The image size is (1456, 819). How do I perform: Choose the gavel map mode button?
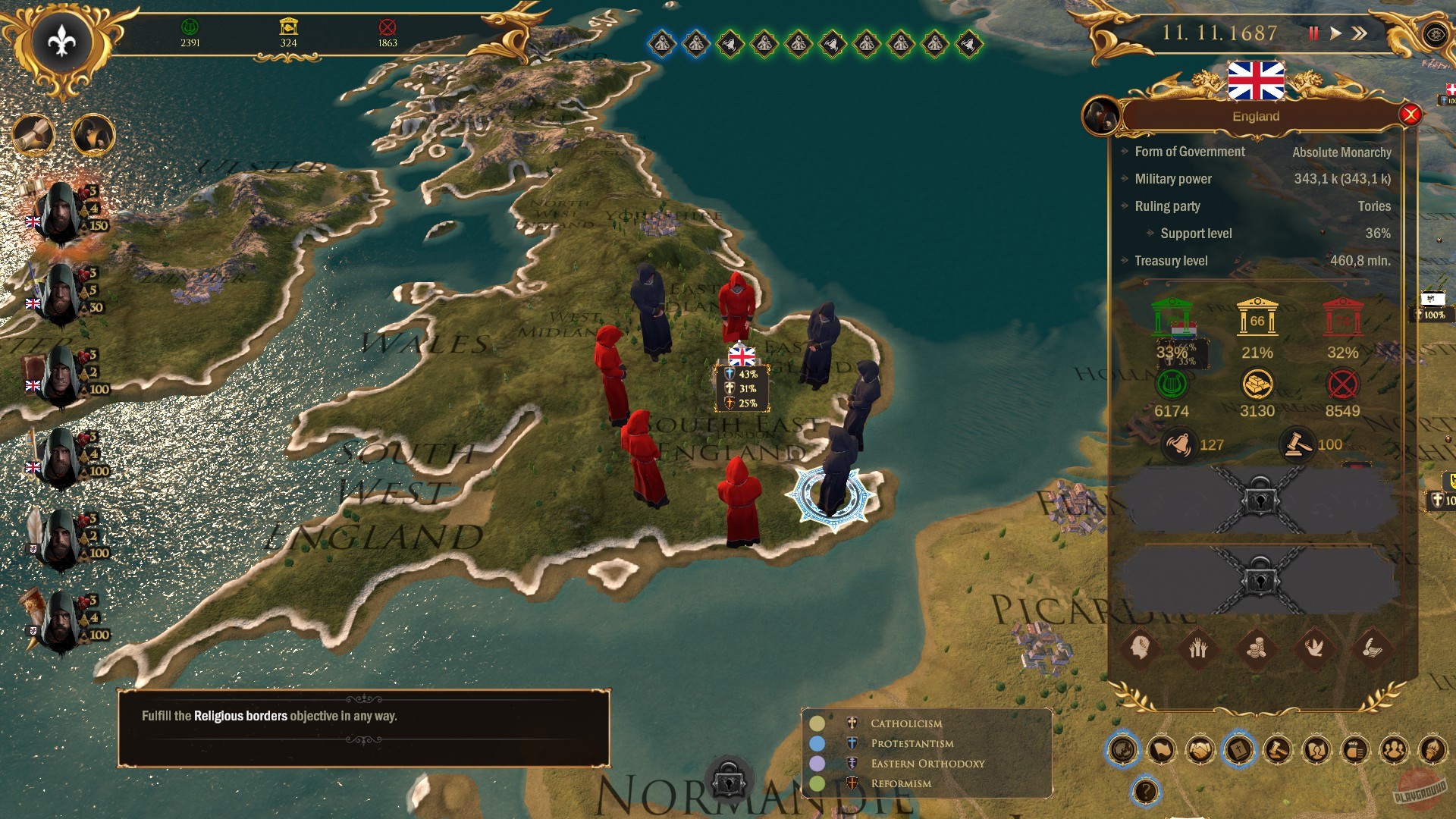click(x=1278, y=751)
